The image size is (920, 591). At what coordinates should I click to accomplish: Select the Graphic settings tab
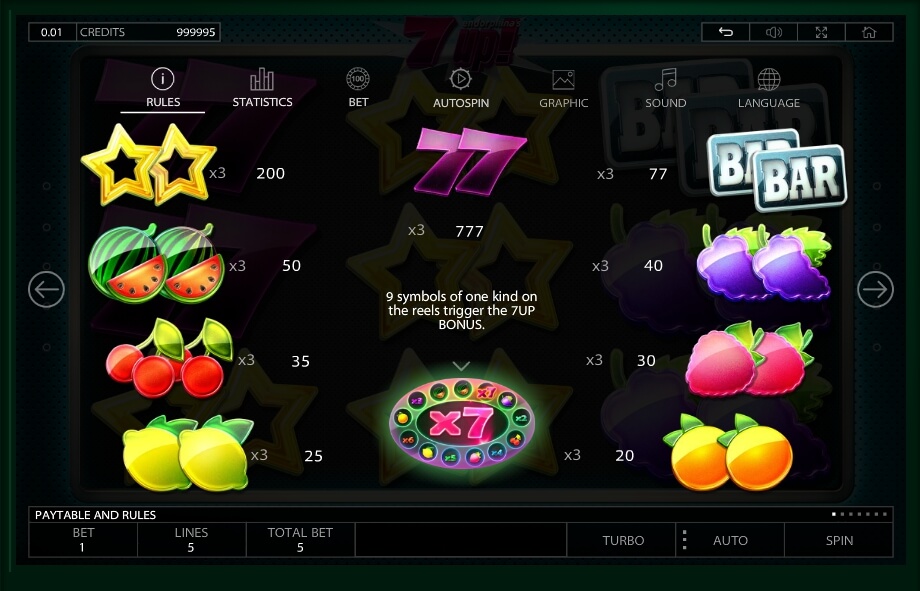563,88
